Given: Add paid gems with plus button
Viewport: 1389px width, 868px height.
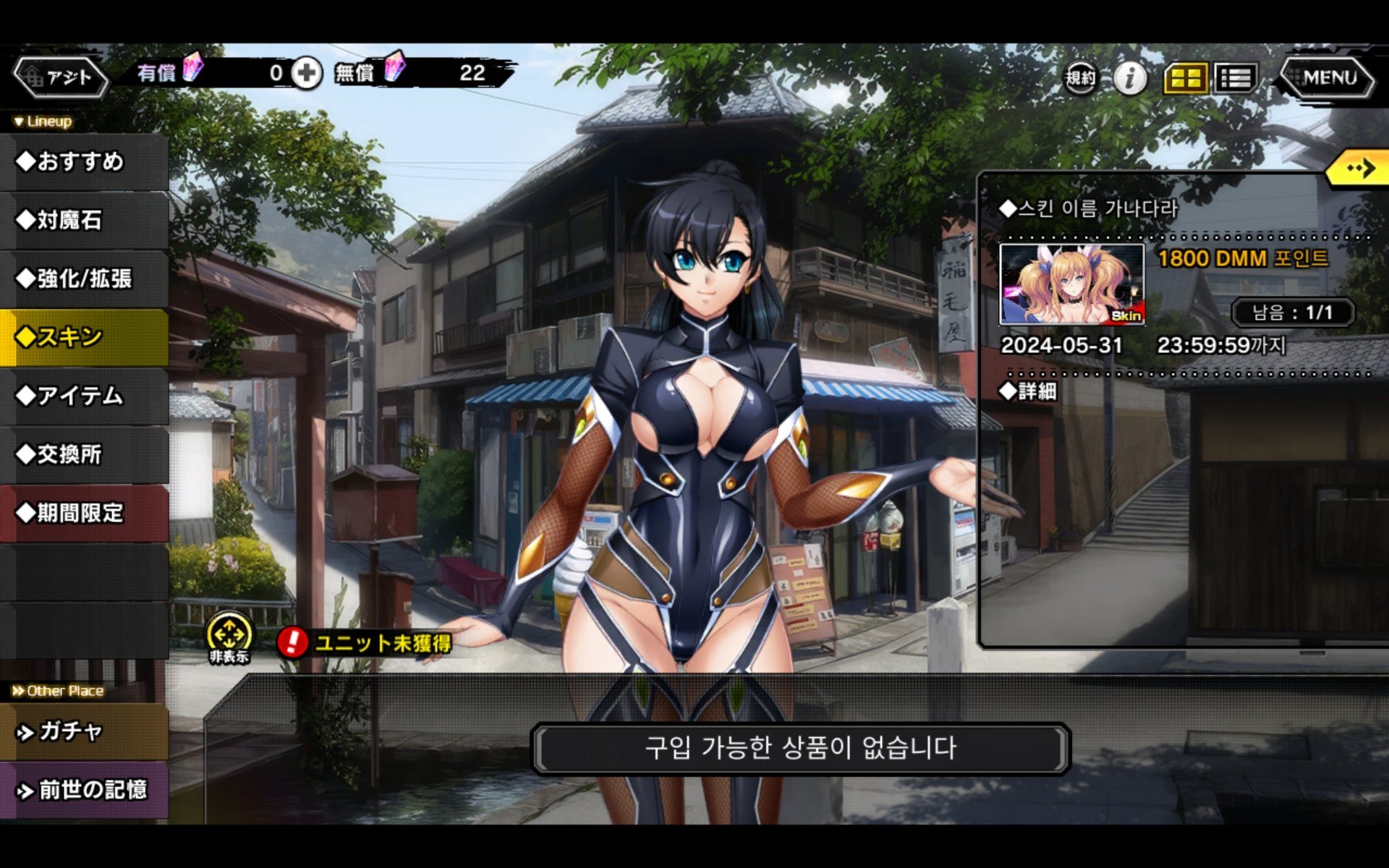Looking at the screenshot, I should coord(307,73).
